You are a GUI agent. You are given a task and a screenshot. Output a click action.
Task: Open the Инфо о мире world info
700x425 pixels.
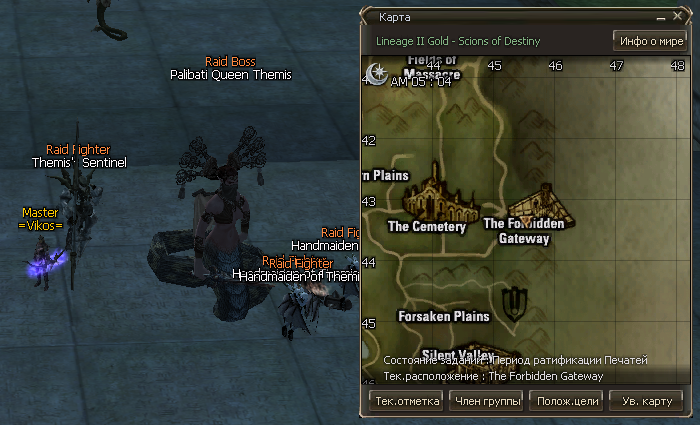pos(650,42)
